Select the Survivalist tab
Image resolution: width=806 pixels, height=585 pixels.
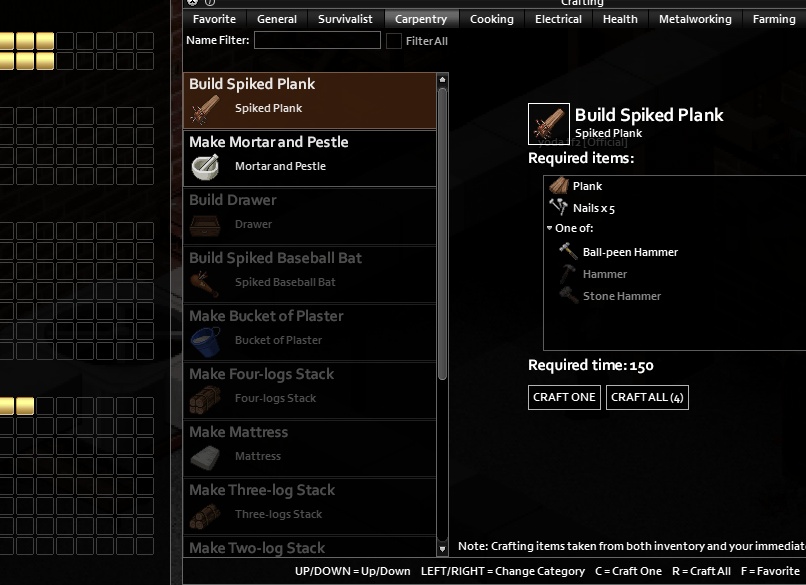pyautogui.click(x=345, y=19)
